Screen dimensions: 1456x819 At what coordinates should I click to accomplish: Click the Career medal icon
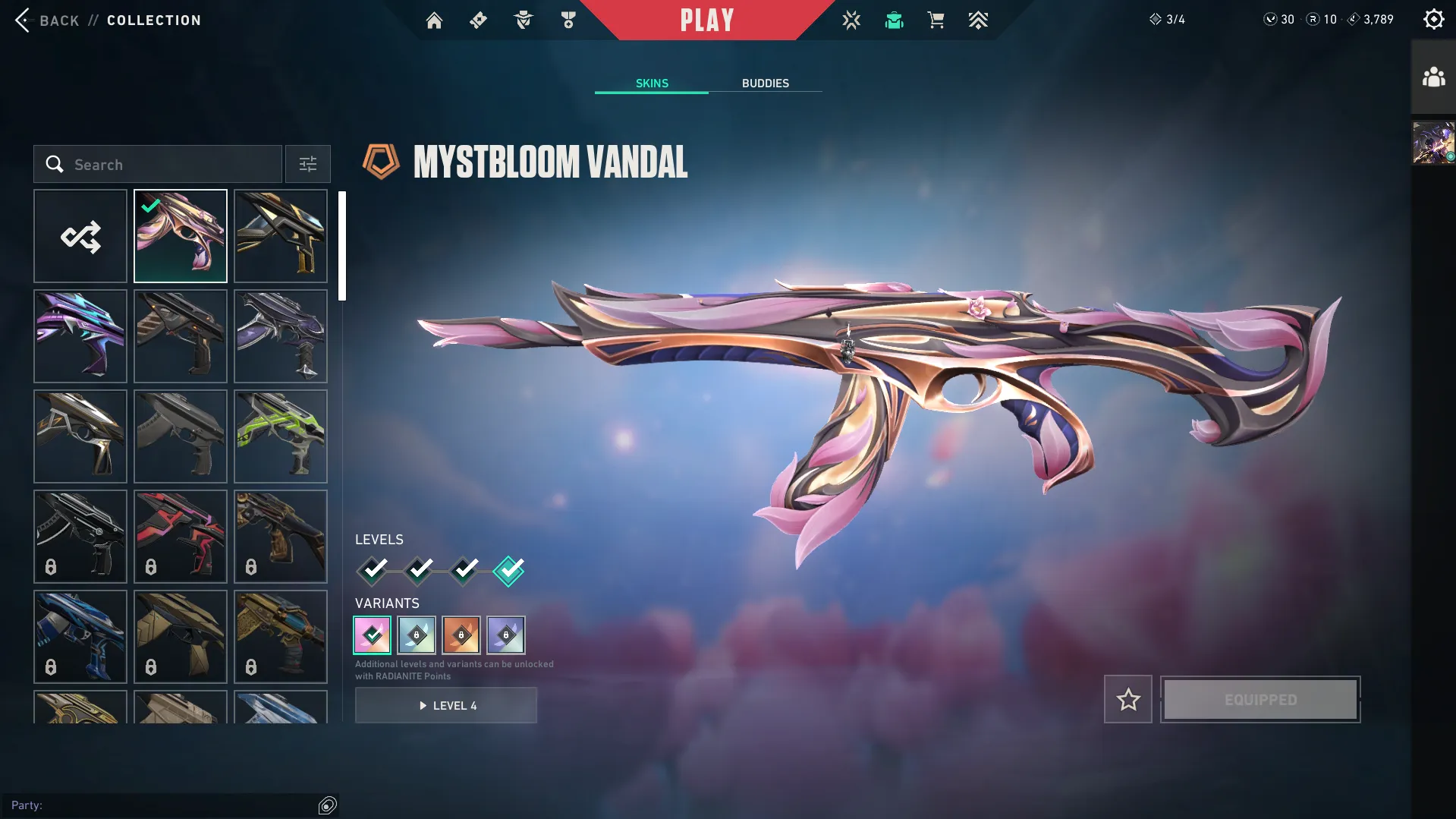click(567, 20)
